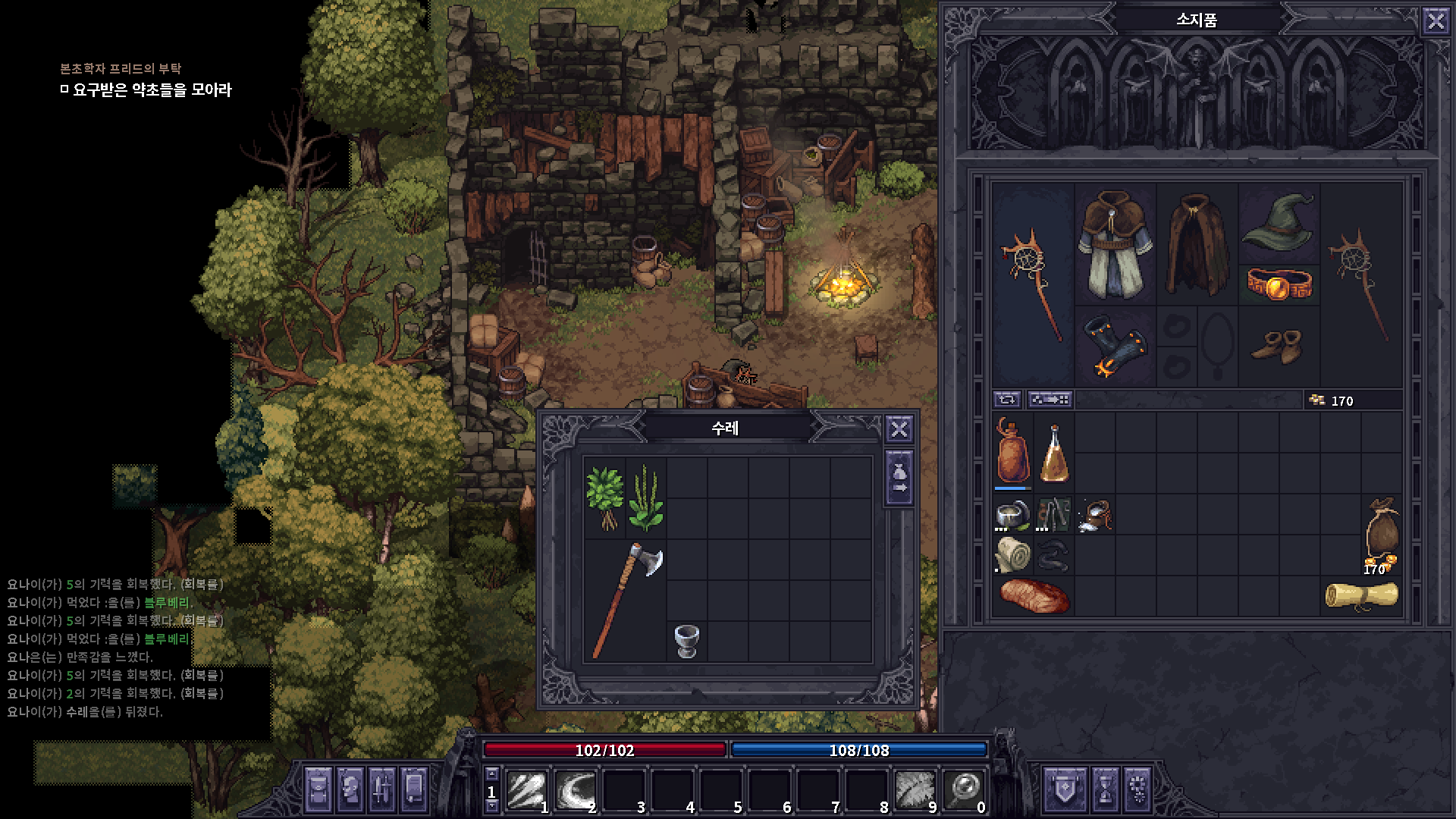Select the equipped wizard hat
The width and height of the screenshot is (1456, 819).
[1279, 221]
